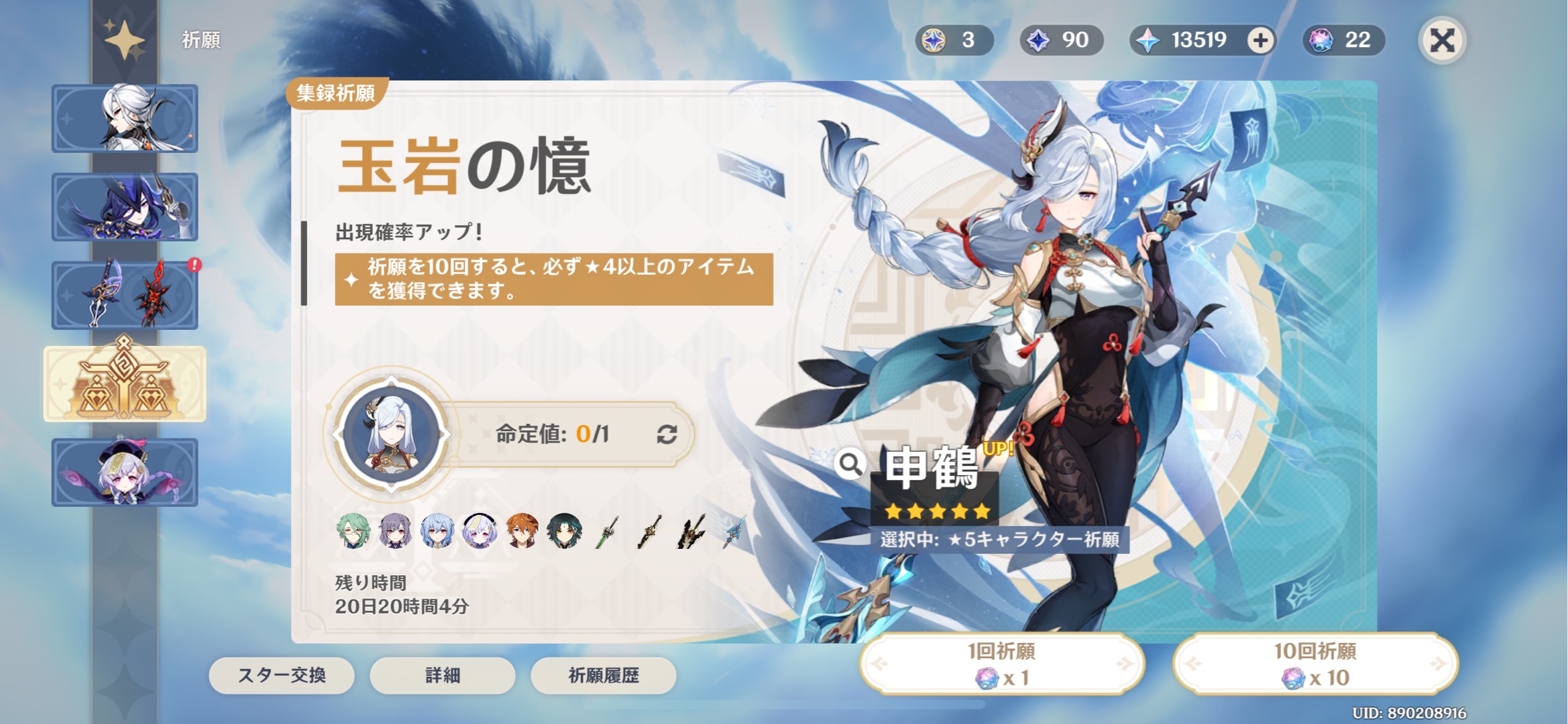Select the purple-hat character banner tab

coord(125,206)
